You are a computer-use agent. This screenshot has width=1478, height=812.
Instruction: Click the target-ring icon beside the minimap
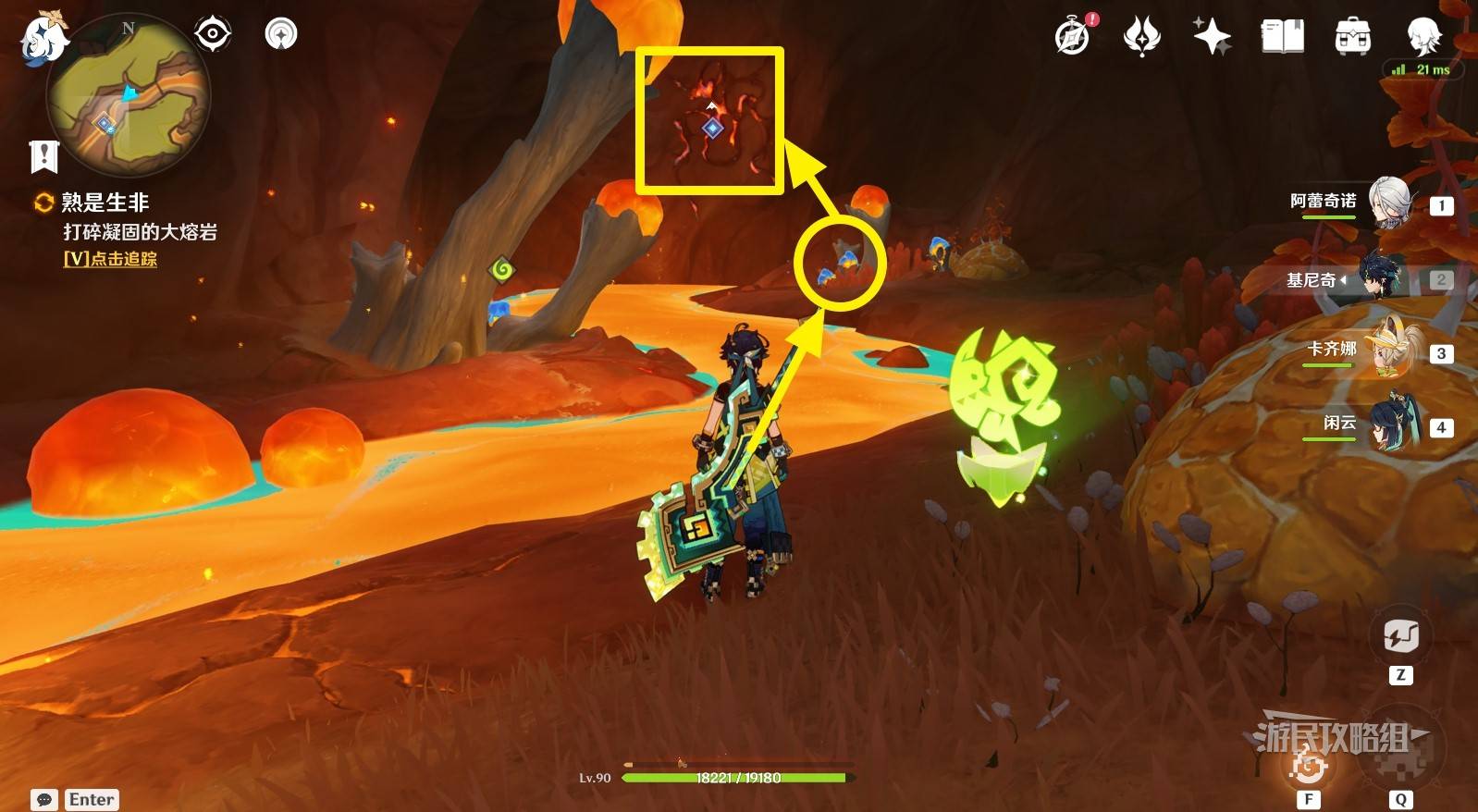(x=212, y=34)
